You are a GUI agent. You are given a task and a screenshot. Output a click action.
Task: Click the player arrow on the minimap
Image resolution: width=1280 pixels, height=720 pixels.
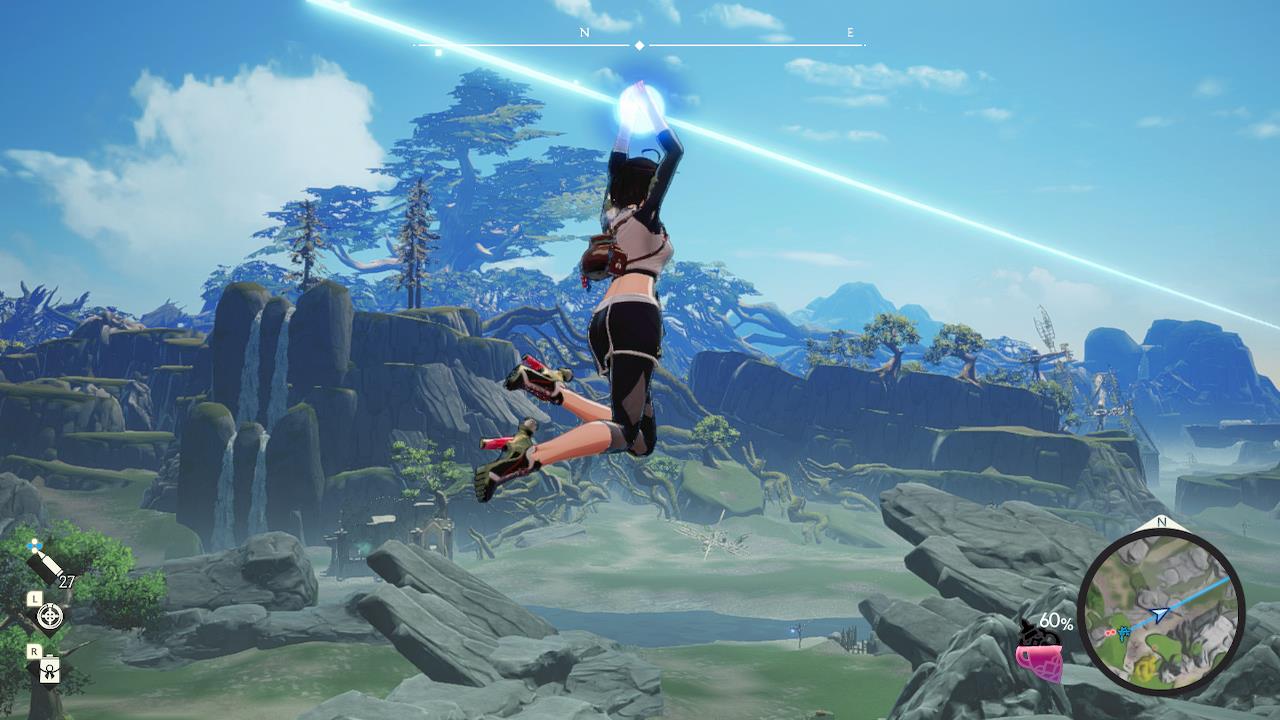[1159, 613]
